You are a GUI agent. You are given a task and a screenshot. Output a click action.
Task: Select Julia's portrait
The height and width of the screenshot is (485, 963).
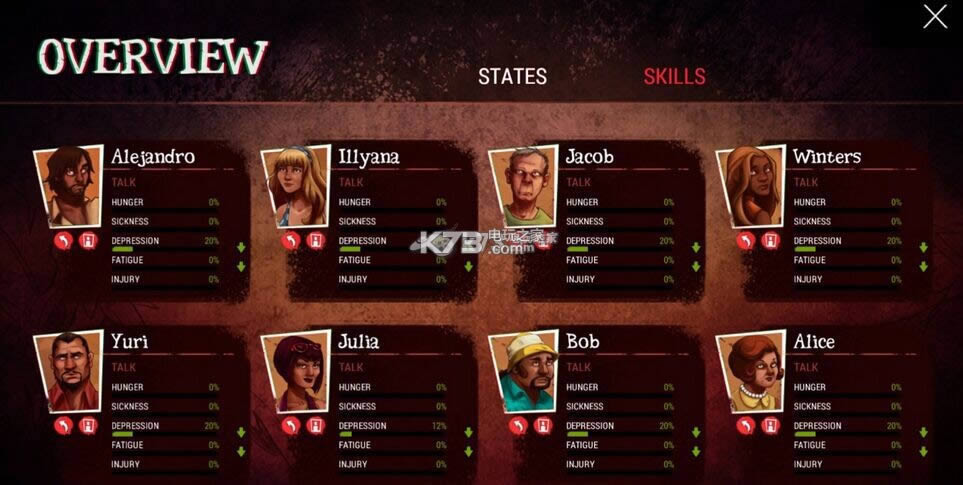pyautogui.click(x=294, y=372)
